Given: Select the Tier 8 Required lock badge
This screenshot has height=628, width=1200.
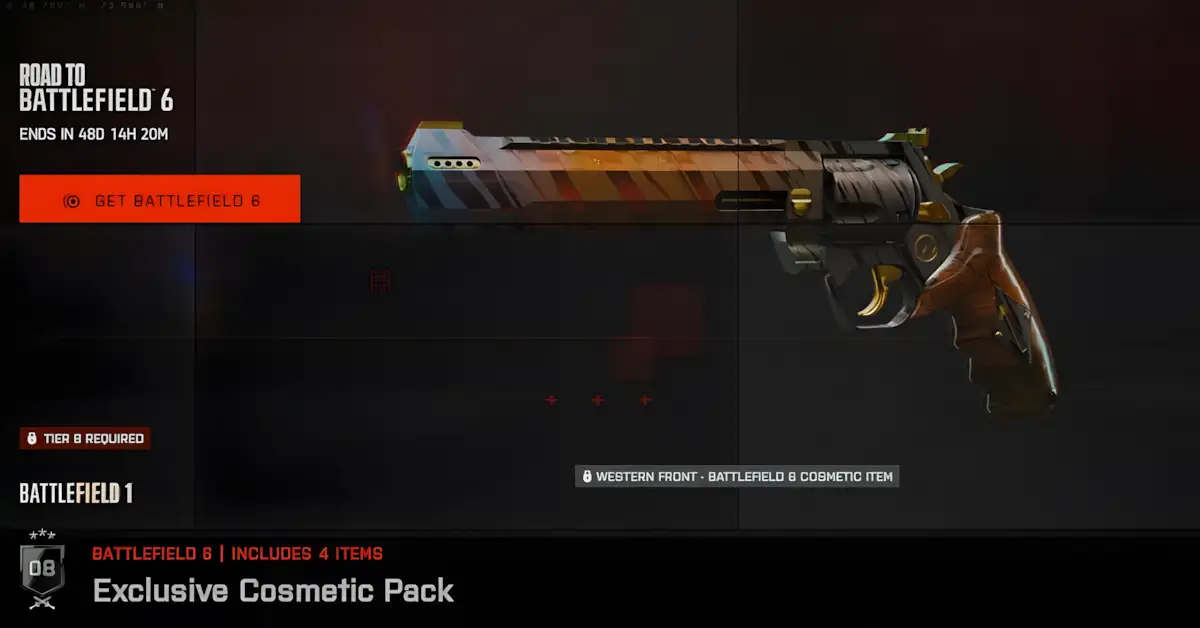Looking at the screenshot, I should [86, 438].
